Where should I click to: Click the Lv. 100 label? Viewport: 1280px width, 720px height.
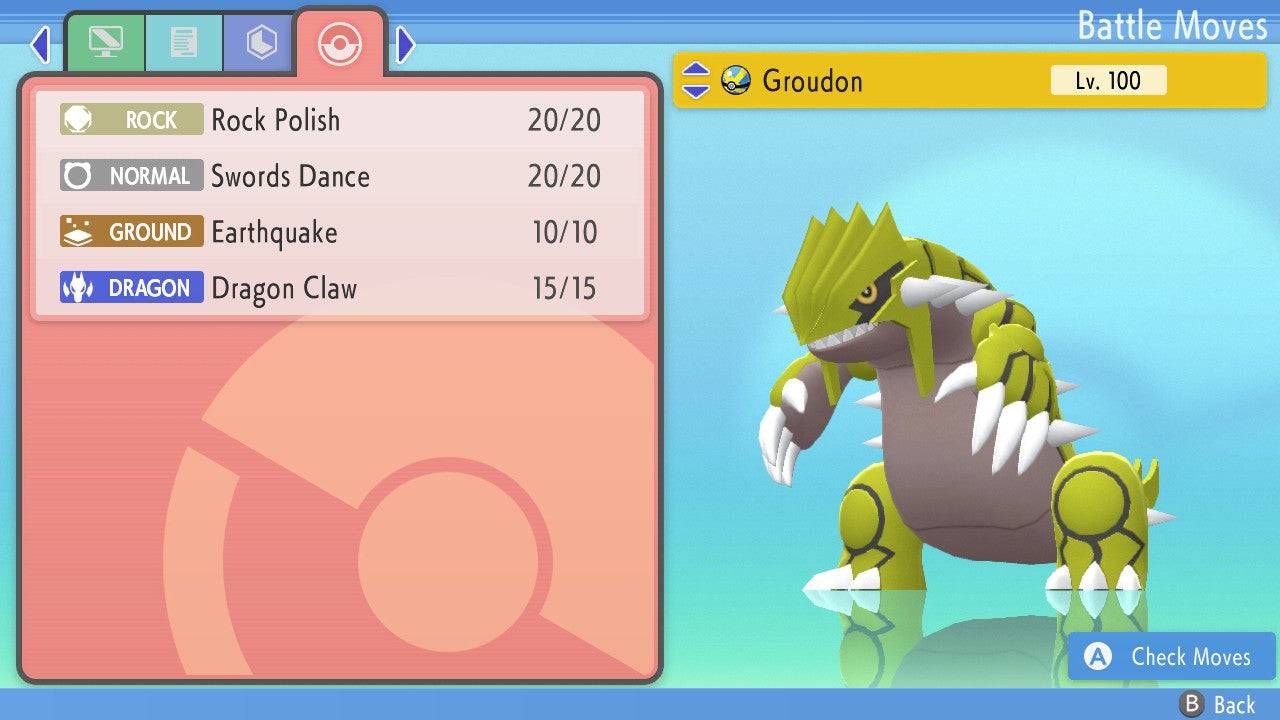(1110, 81)
